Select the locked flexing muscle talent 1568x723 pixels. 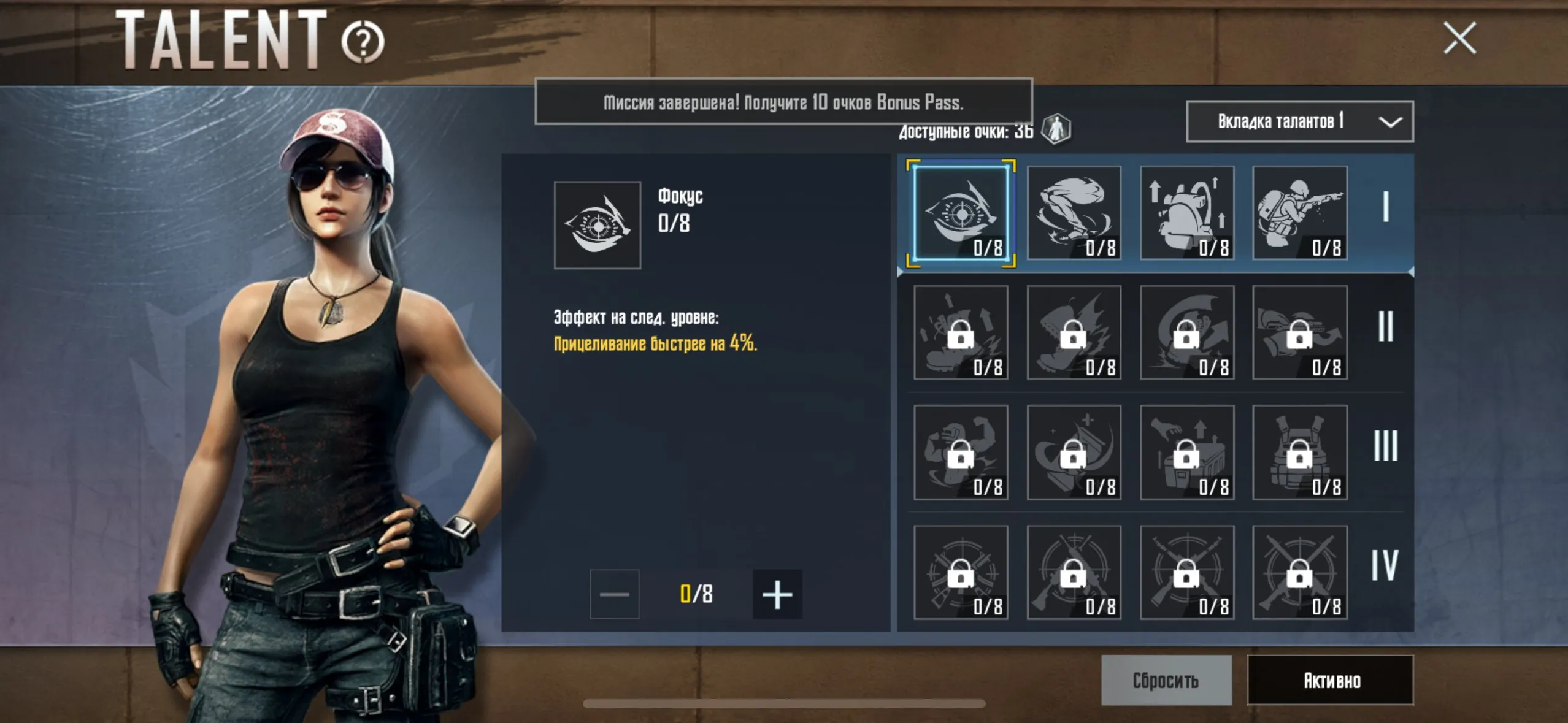pos(961,453)
